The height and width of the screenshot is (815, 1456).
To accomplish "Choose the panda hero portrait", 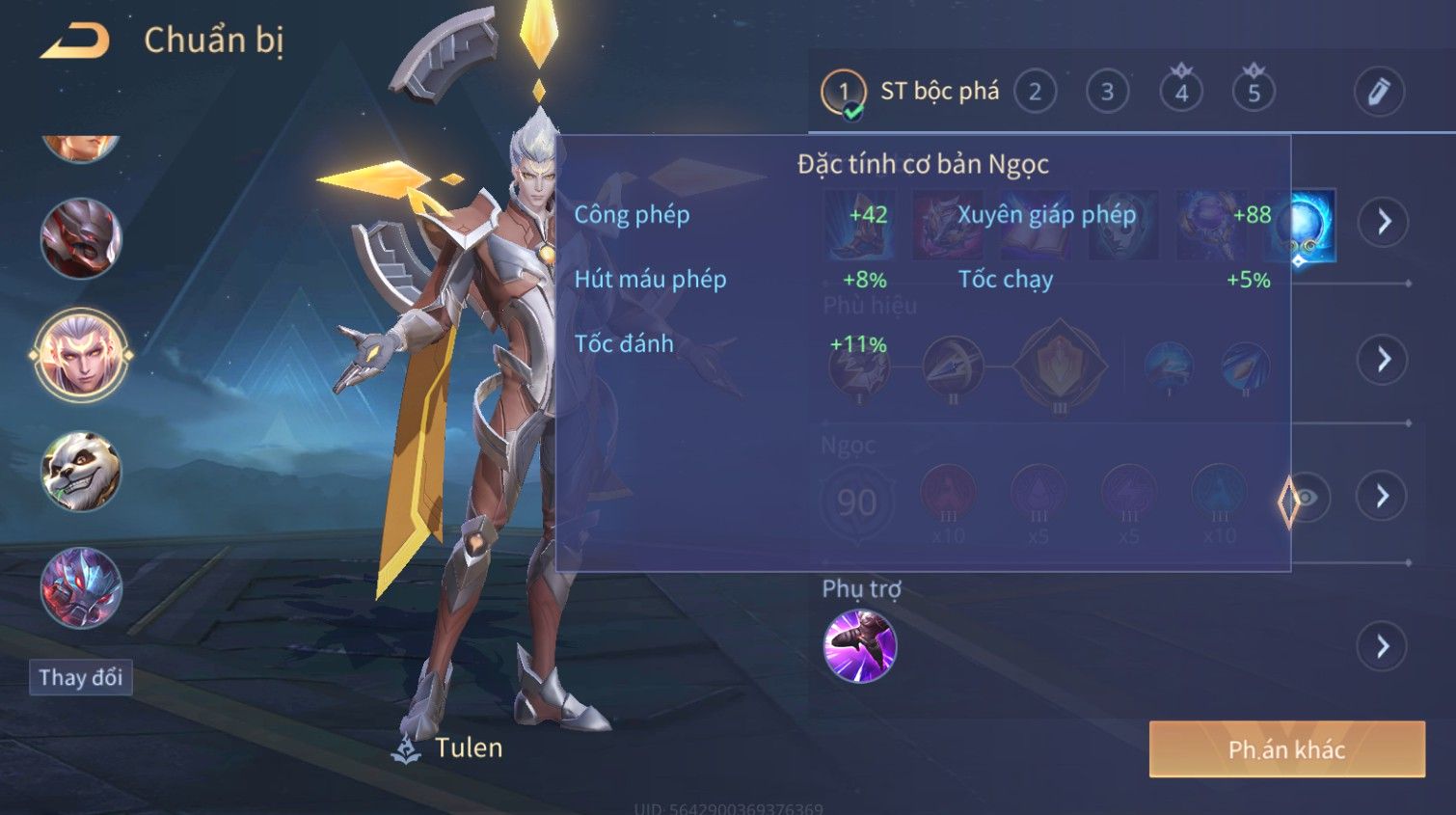I will pos(81,472).
